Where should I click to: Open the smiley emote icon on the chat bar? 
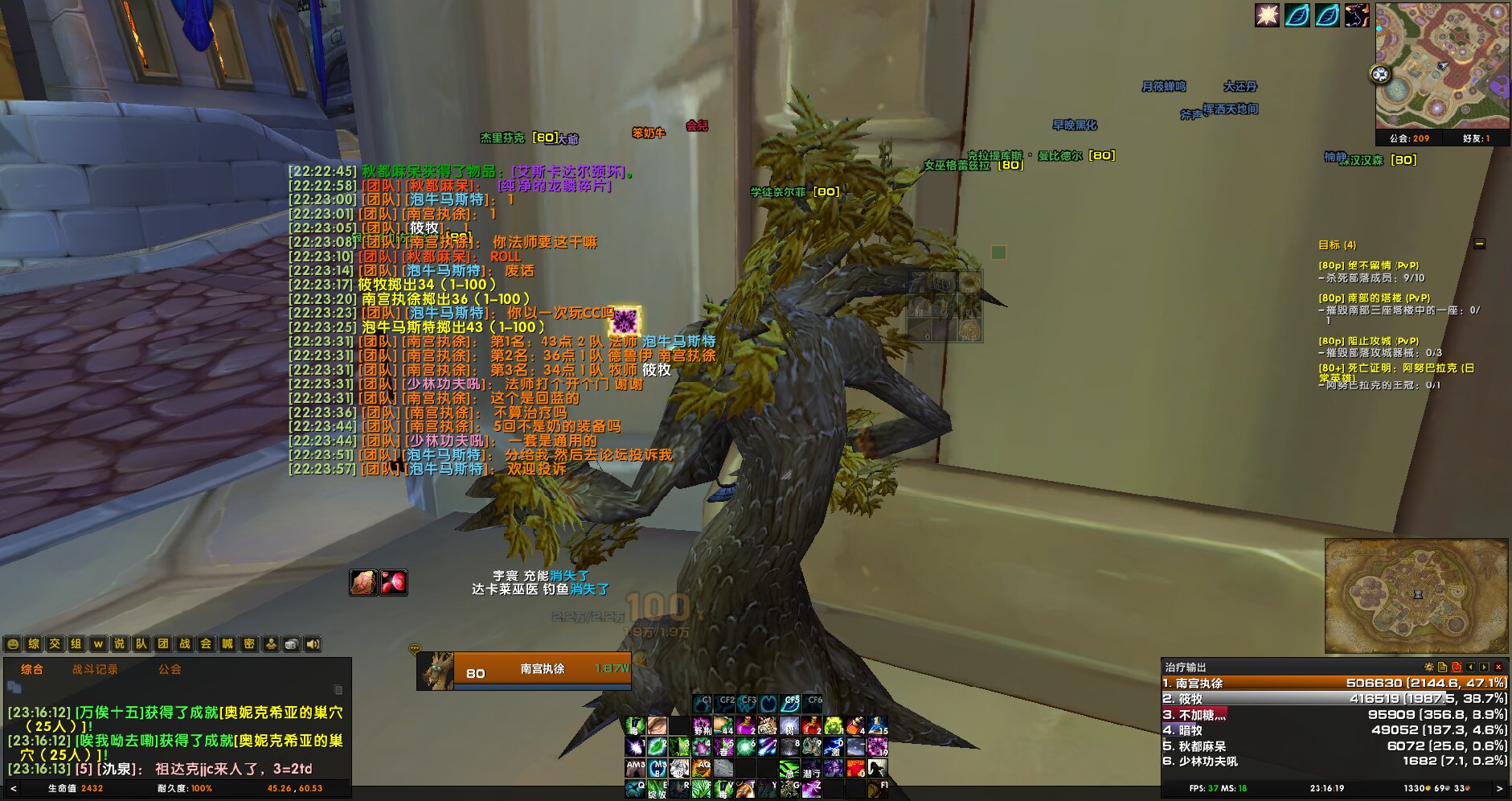13,644
